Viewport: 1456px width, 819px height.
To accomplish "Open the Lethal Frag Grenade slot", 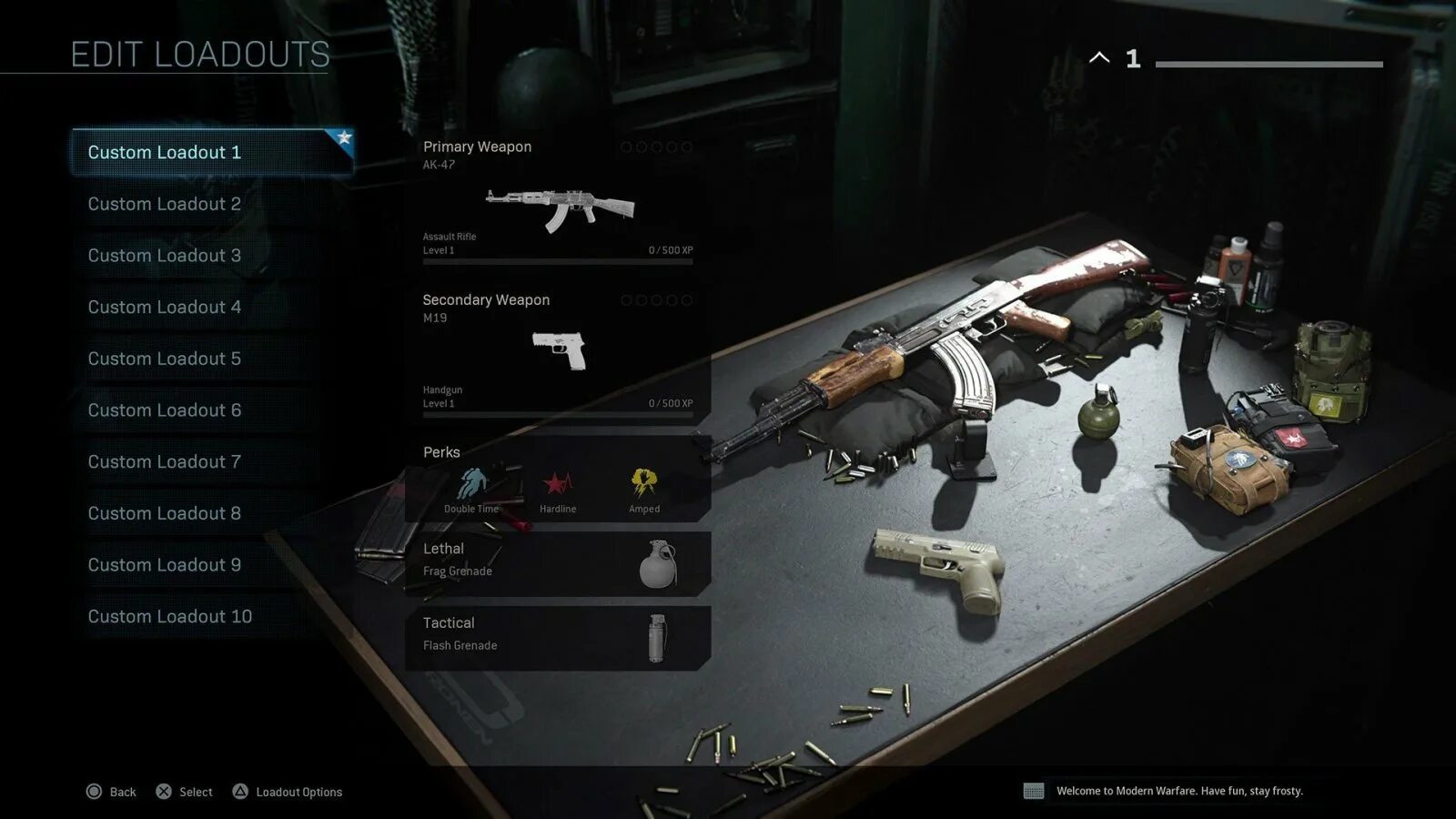I will pos(558,563).
